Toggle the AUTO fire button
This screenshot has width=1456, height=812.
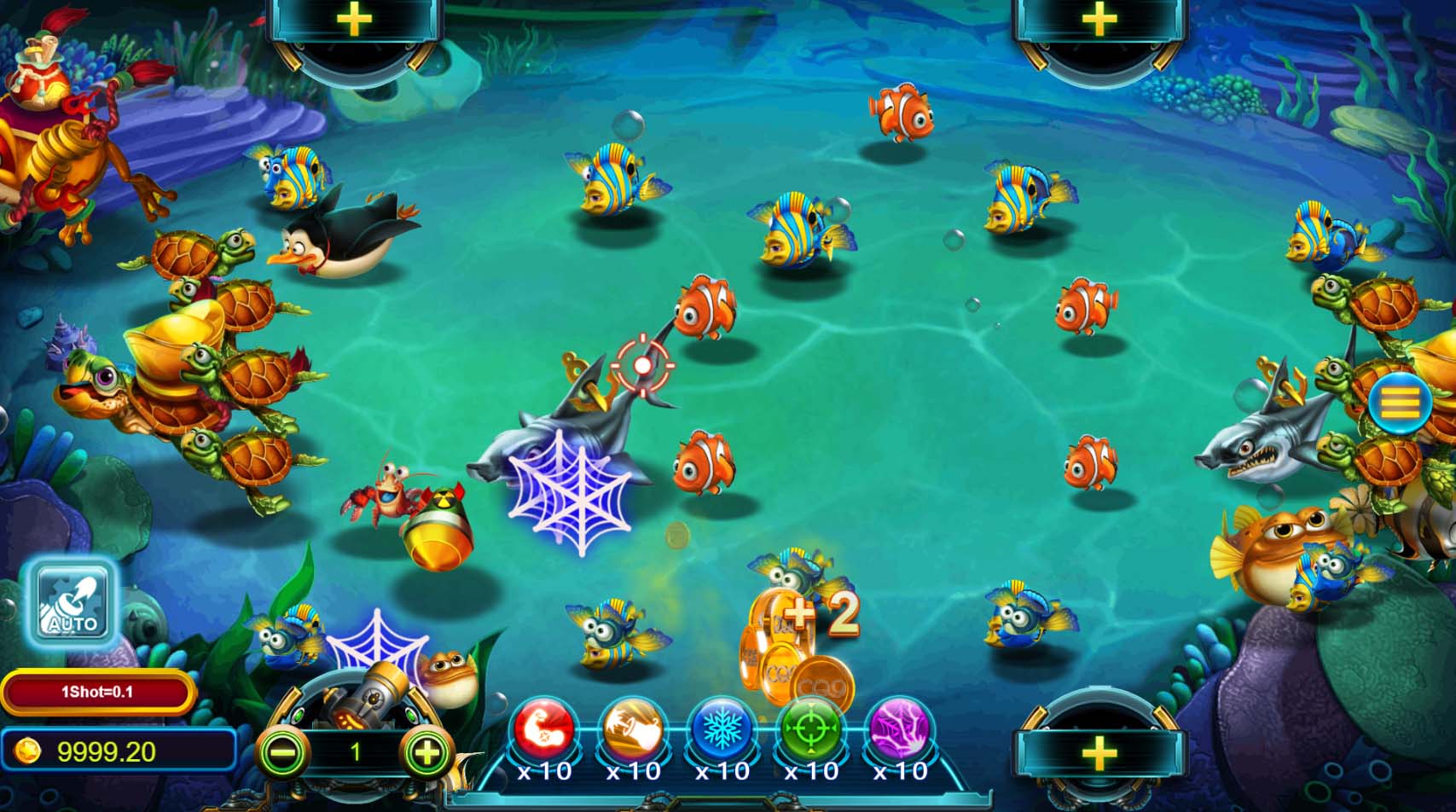72,602
